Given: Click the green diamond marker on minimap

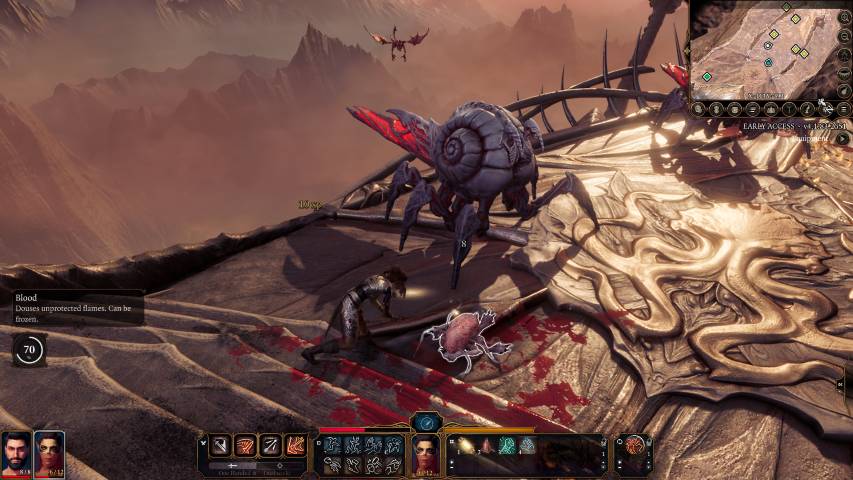Looking at the screenshot, I should 707,76.
